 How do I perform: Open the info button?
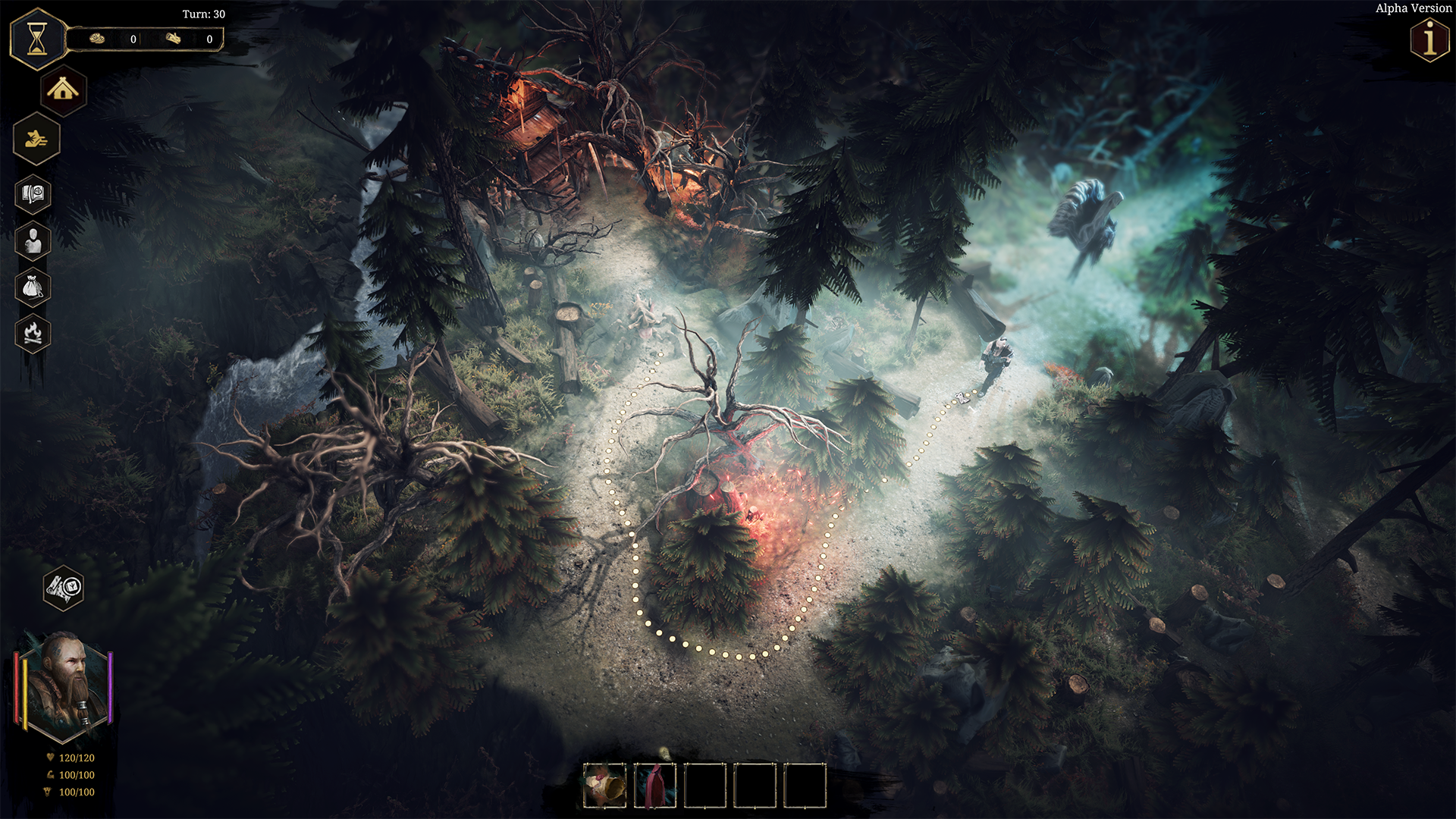coord(1429,39)
